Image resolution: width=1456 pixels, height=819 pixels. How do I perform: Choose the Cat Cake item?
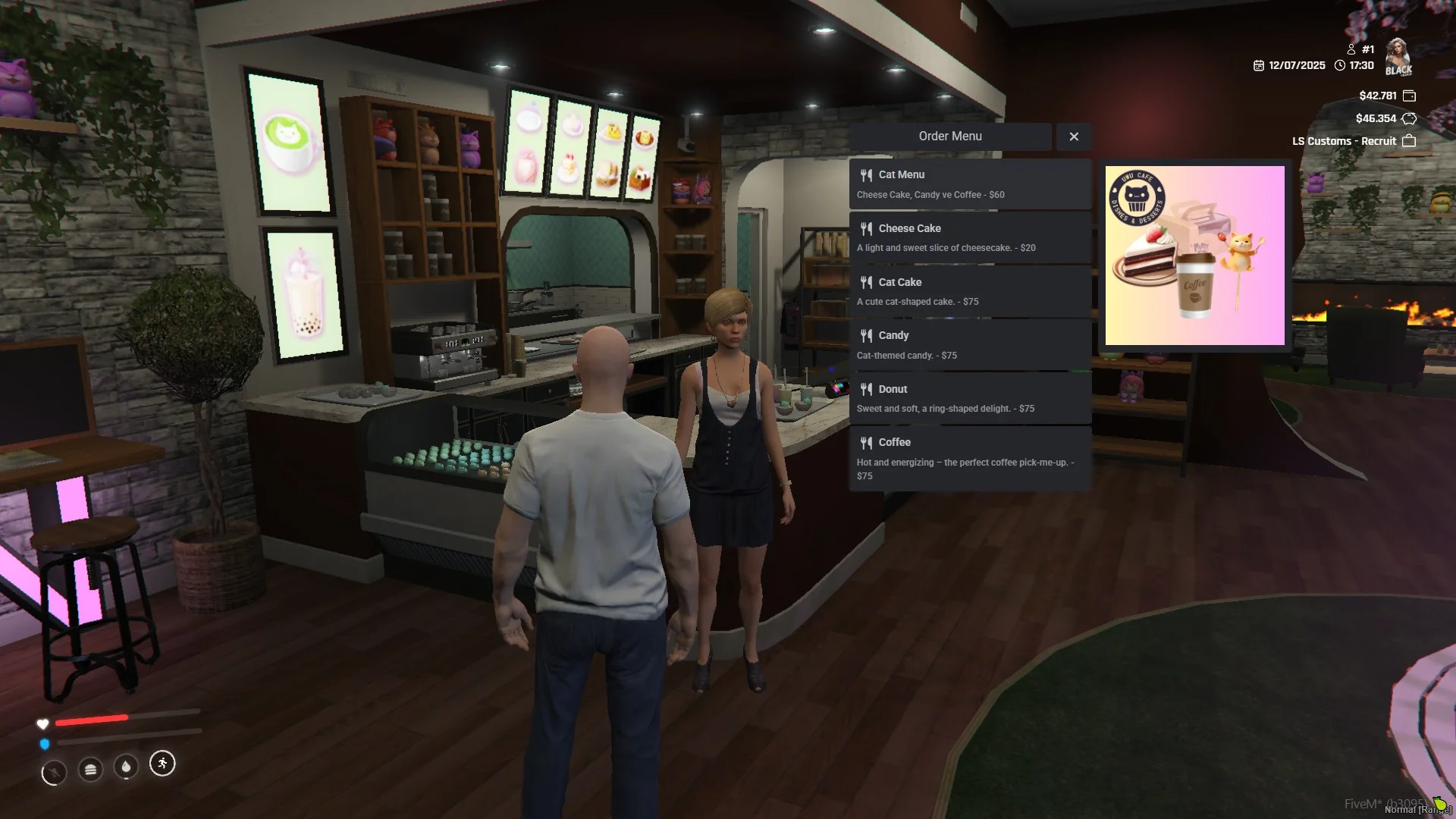(x=969, y=291)
